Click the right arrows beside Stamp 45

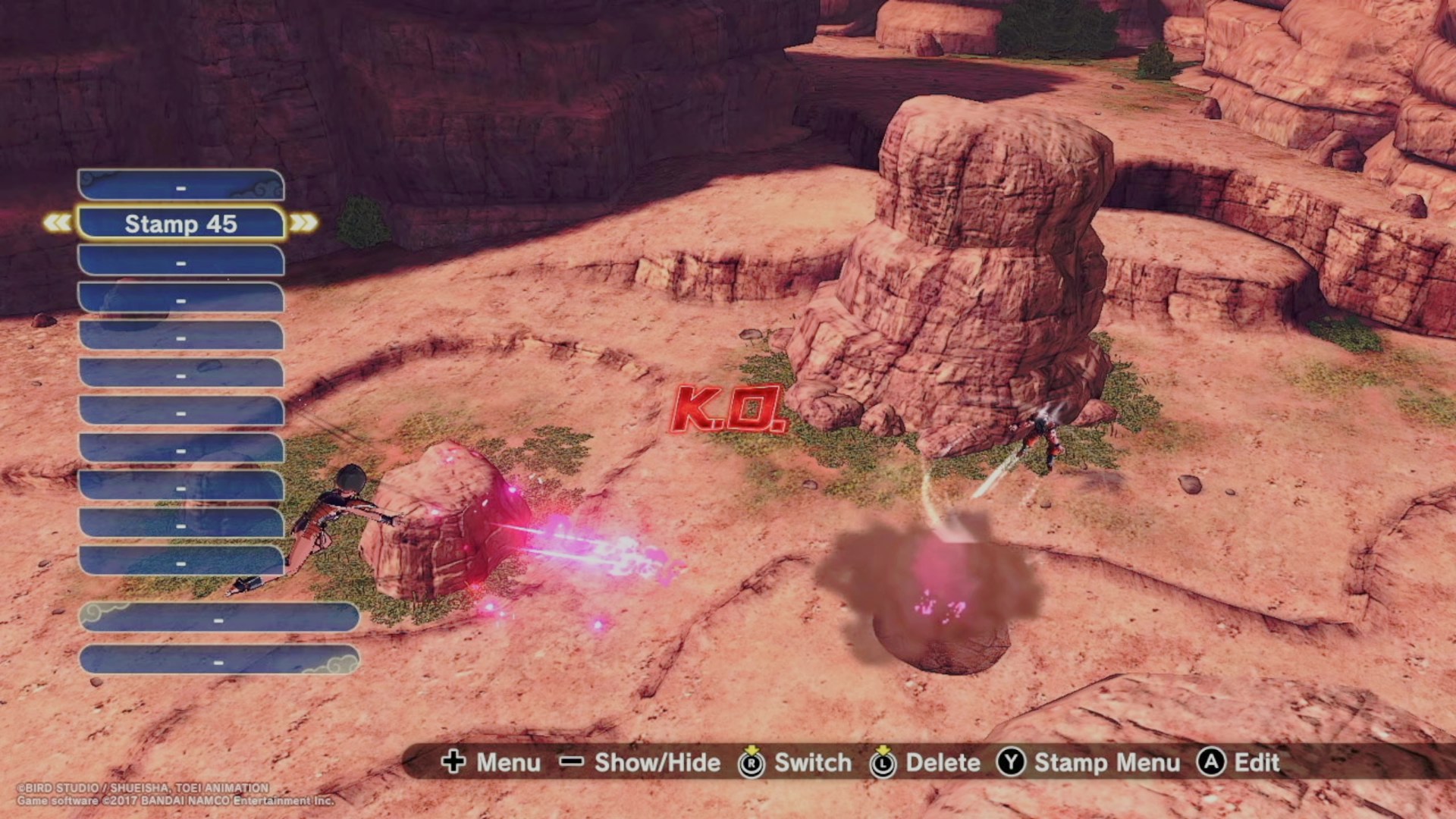pos(303,223)
